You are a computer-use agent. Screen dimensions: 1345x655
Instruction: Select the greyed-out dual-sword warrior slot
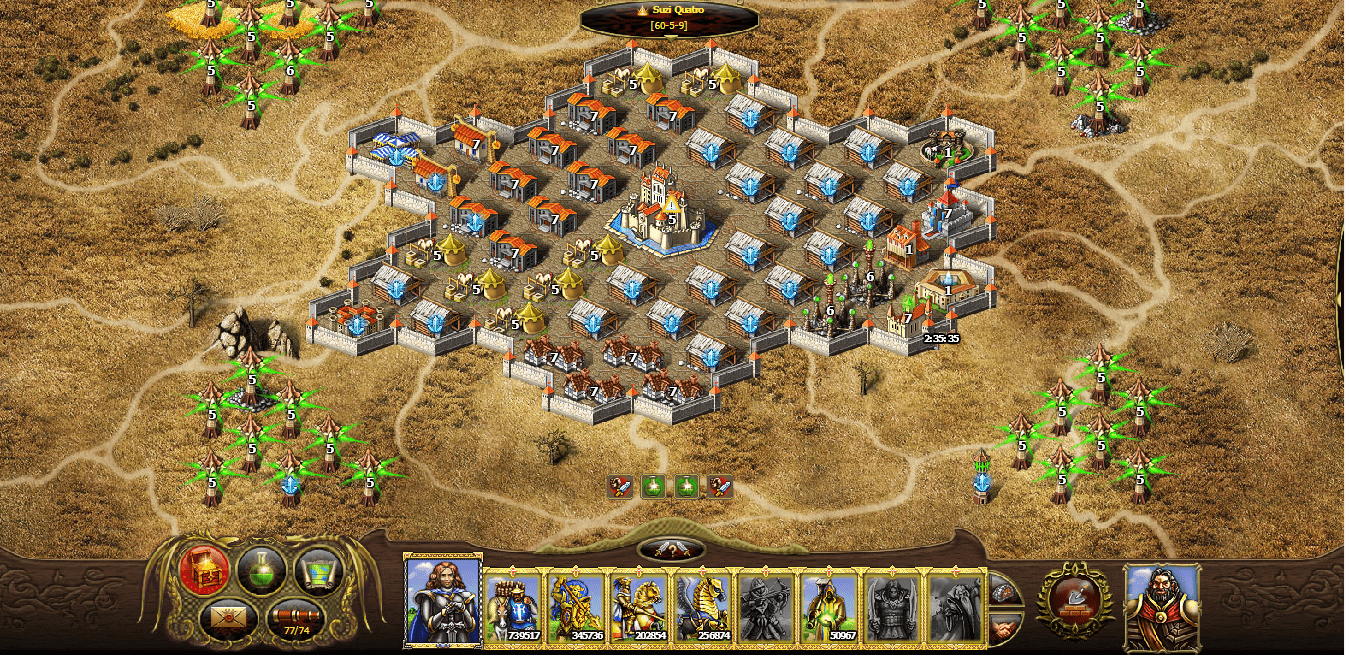891,607
